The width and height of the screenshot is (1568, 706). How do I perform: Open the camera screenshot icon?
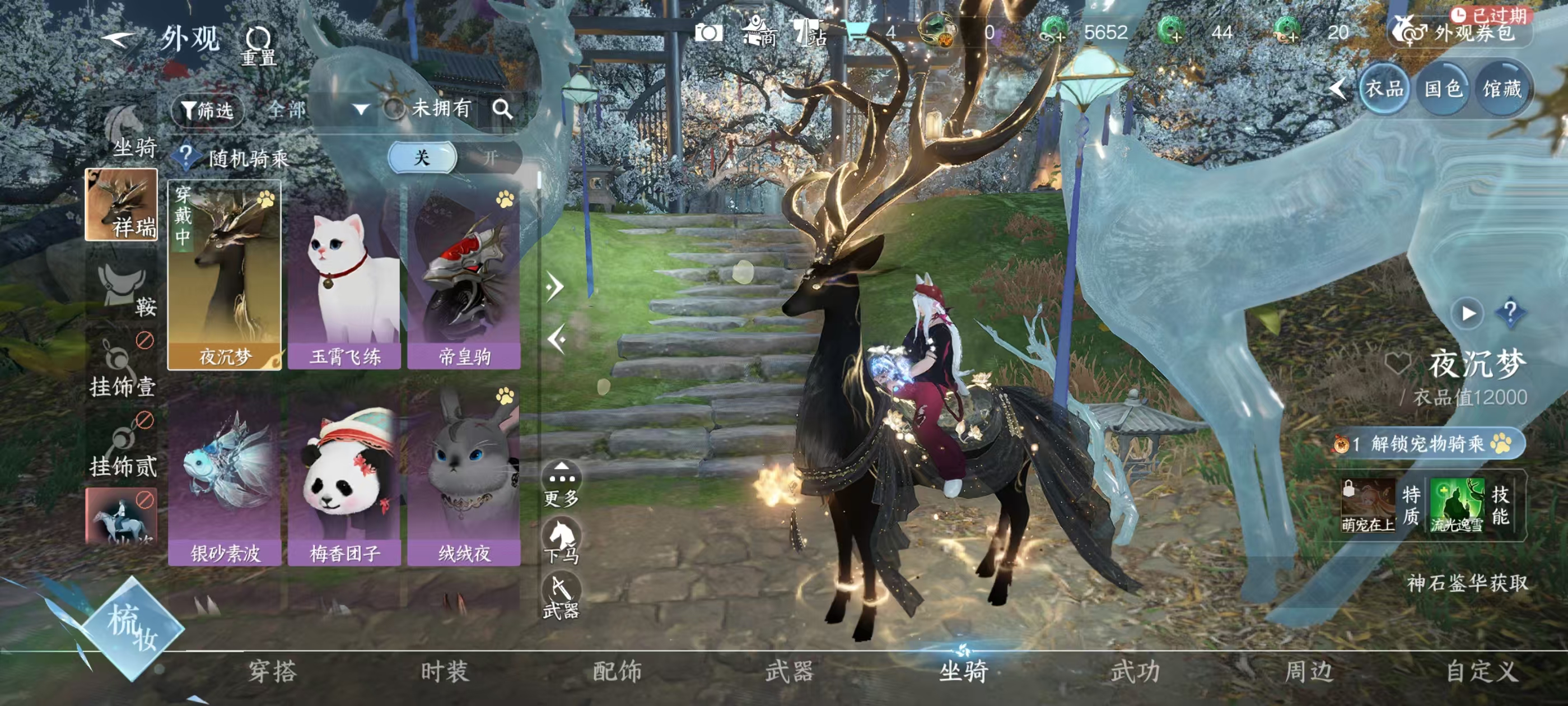point(709,32)
